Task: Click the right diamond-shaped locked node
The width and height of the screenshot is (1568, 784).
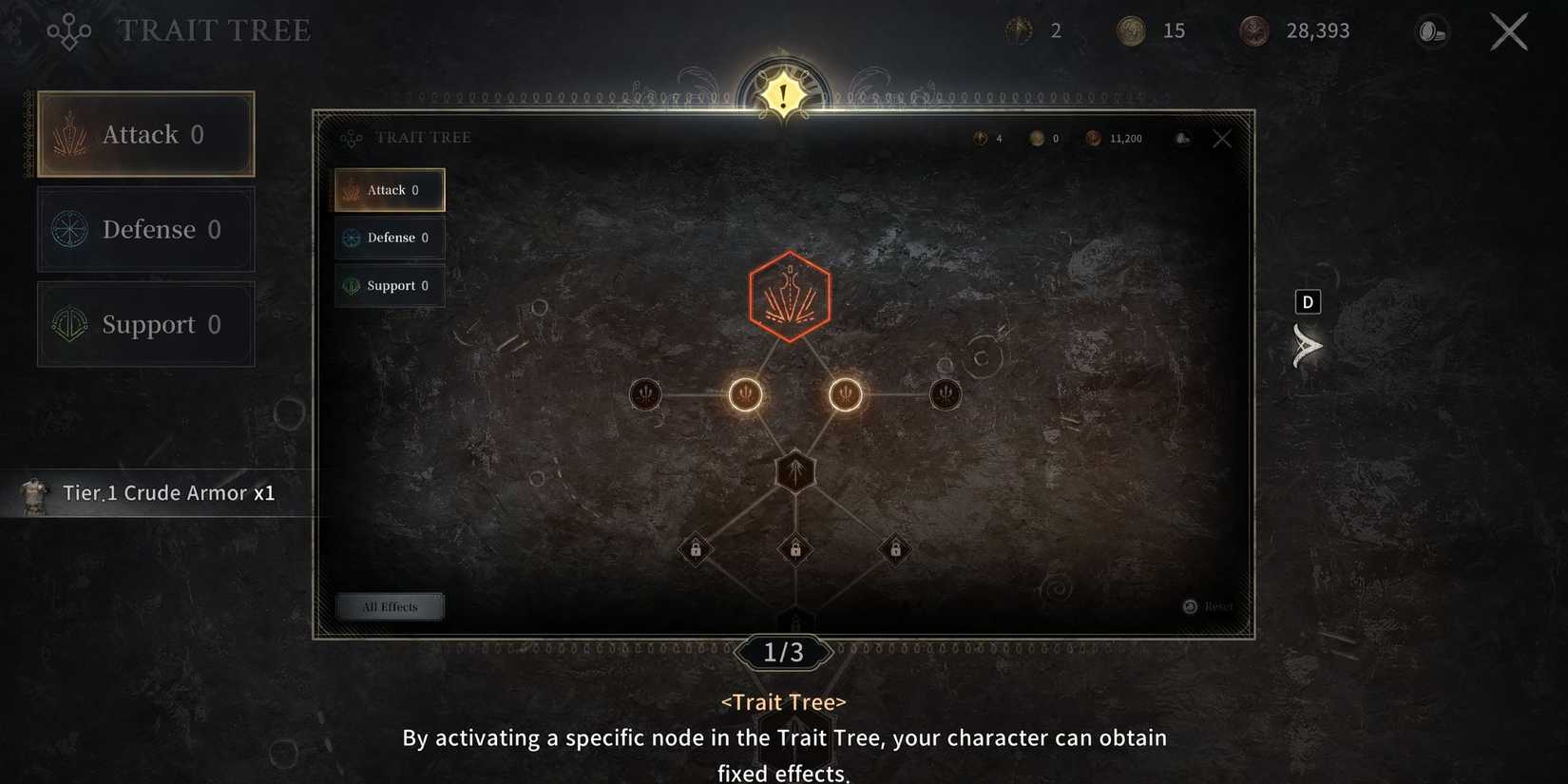Action: (894, 550)
